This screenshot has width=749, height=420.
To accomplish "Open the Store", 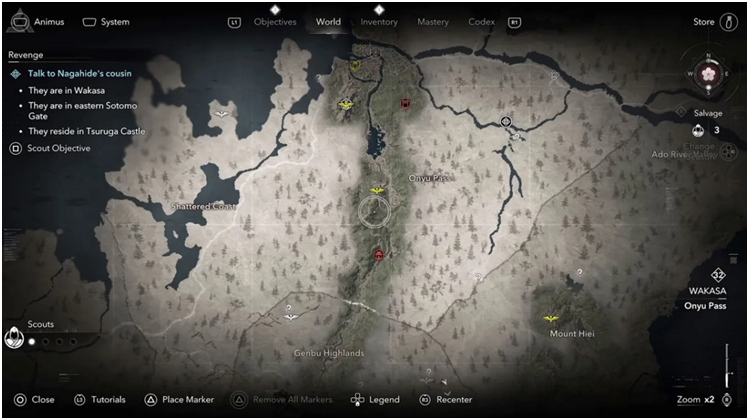I will pyautogui.click(x=704, y=22).
